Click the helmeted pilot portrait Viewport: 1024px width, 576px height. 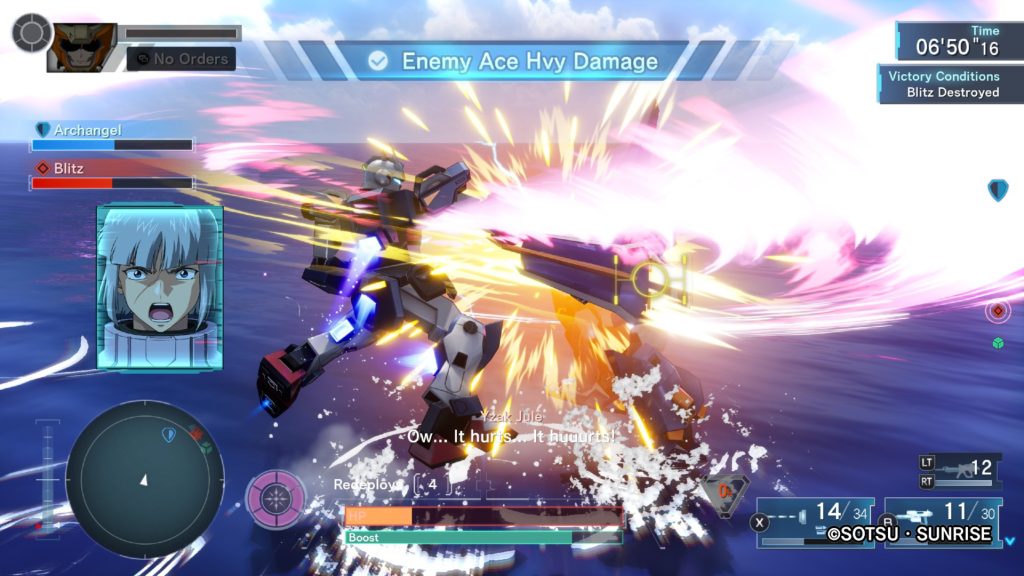point(81,47)
